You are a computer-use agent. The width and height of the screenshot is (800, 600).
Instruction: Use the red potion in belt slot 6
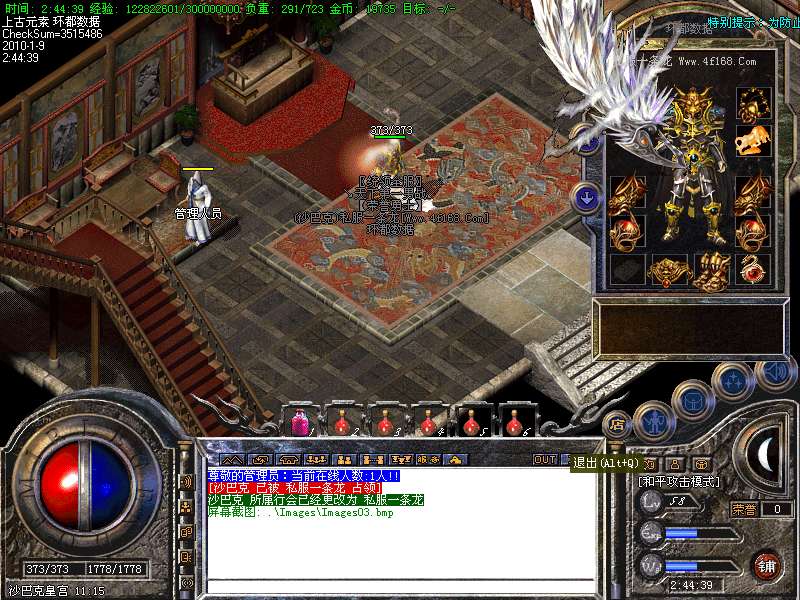[516, 422]
